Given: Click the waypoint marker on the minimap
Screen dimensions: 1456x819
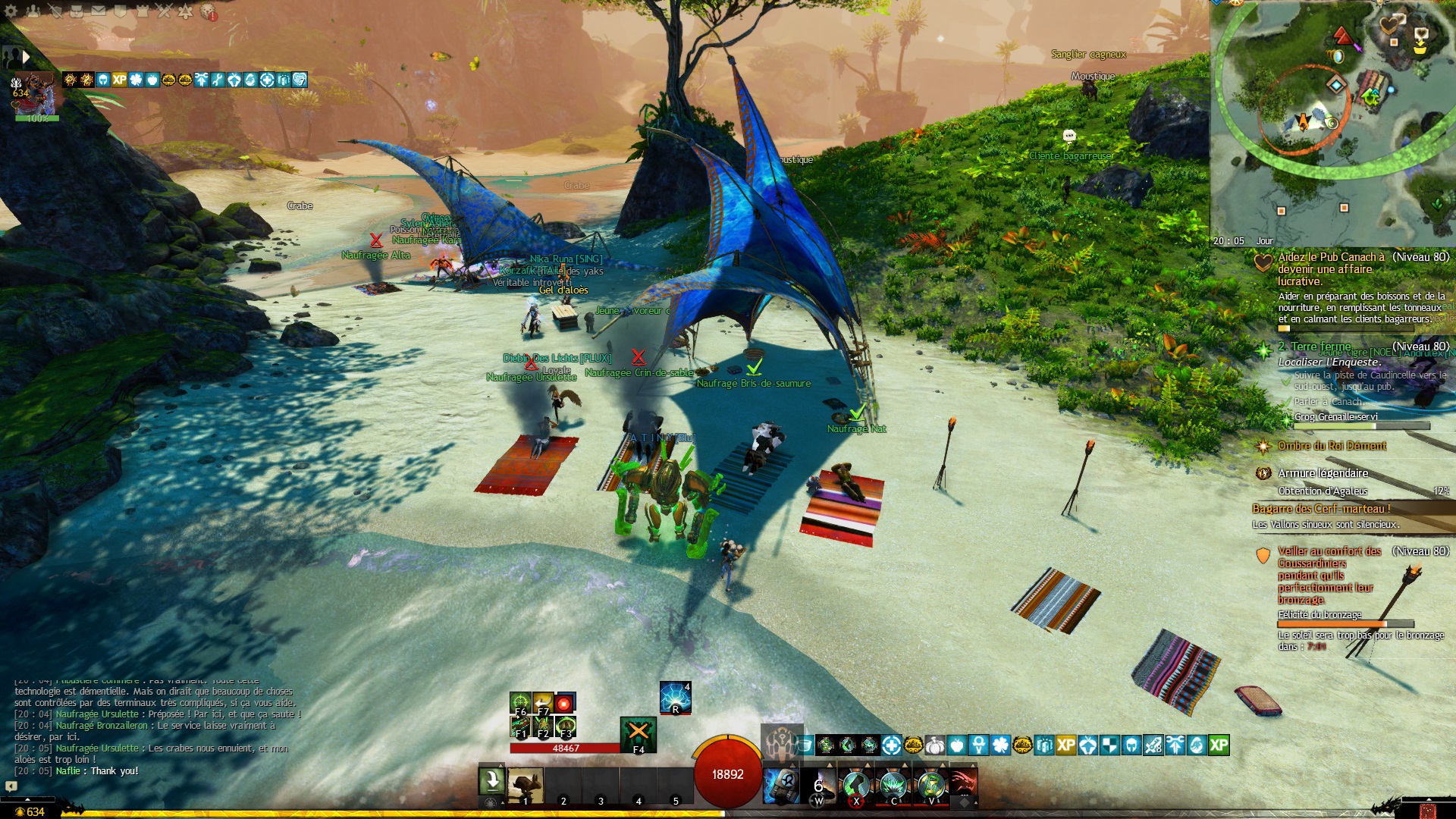Looking at the screenshot, I should click(1335, 85).
